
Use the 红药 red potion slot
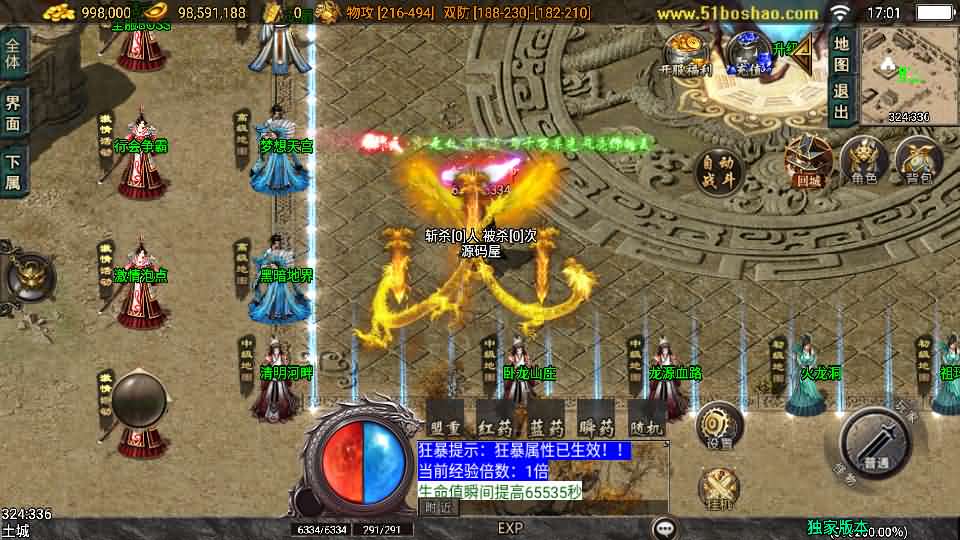click(496, 417)
